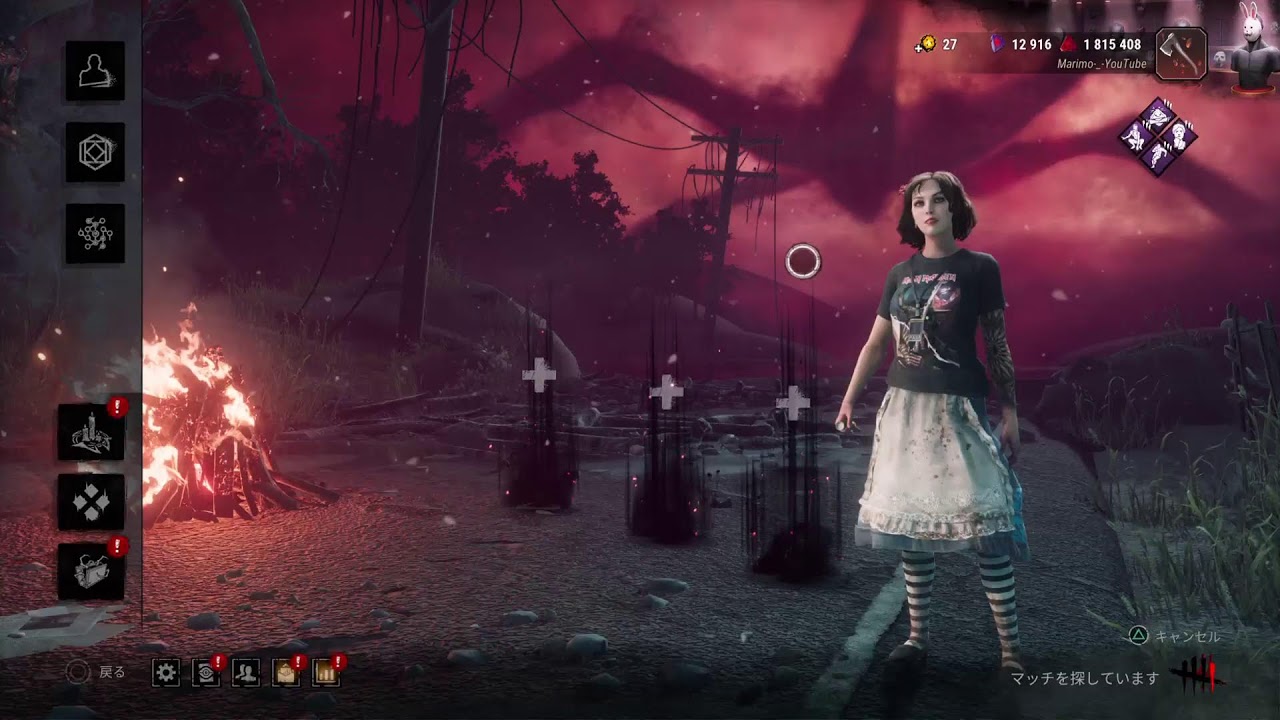Open the Bloodweb
Screen dimensions: 1280x720
(x=95, y=234)
